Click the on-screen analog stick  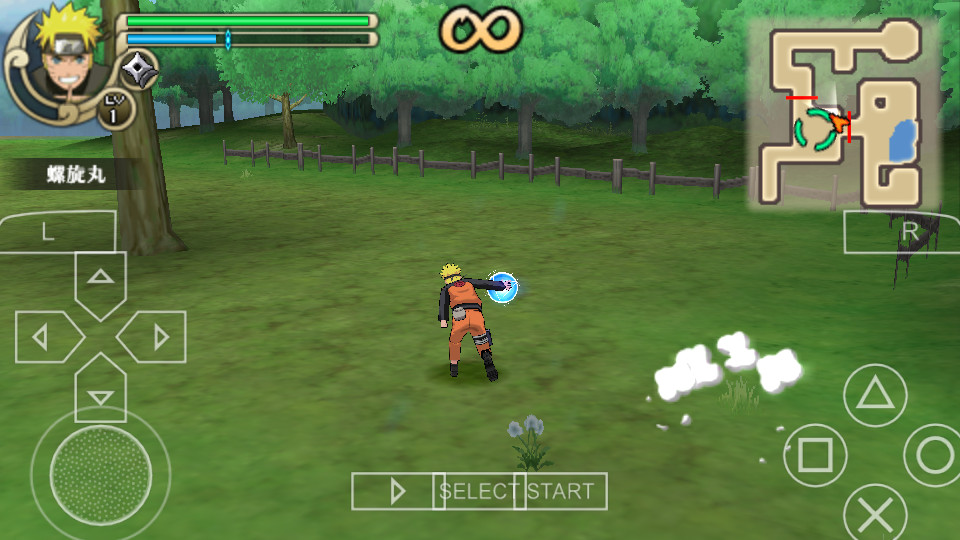click(100, 468)
